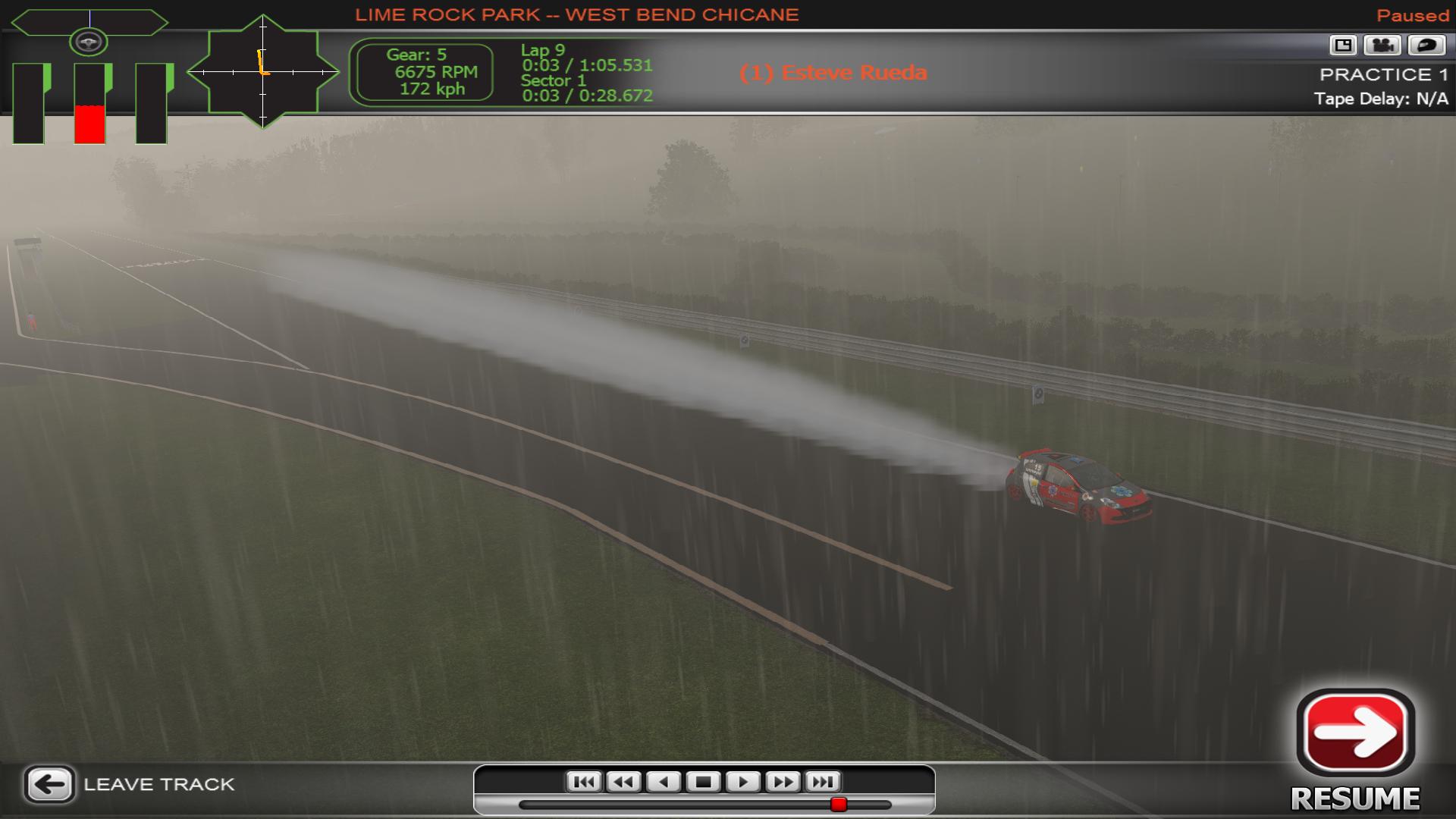This screenshot has height=819, width=1456.
Task: Rewind the replay with the double-left arrows
Action: tap(623, 782)
